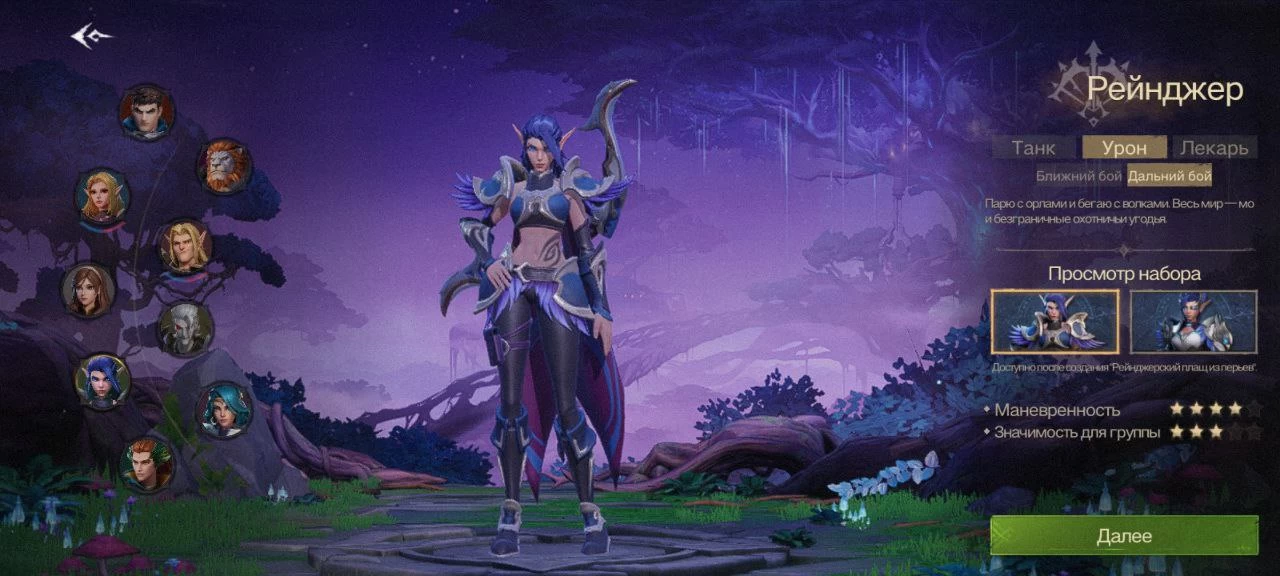This screenshot has width=1280, height=576.
Task: Choose the lion-faced beast class portrait
Action: click(224, 166)
